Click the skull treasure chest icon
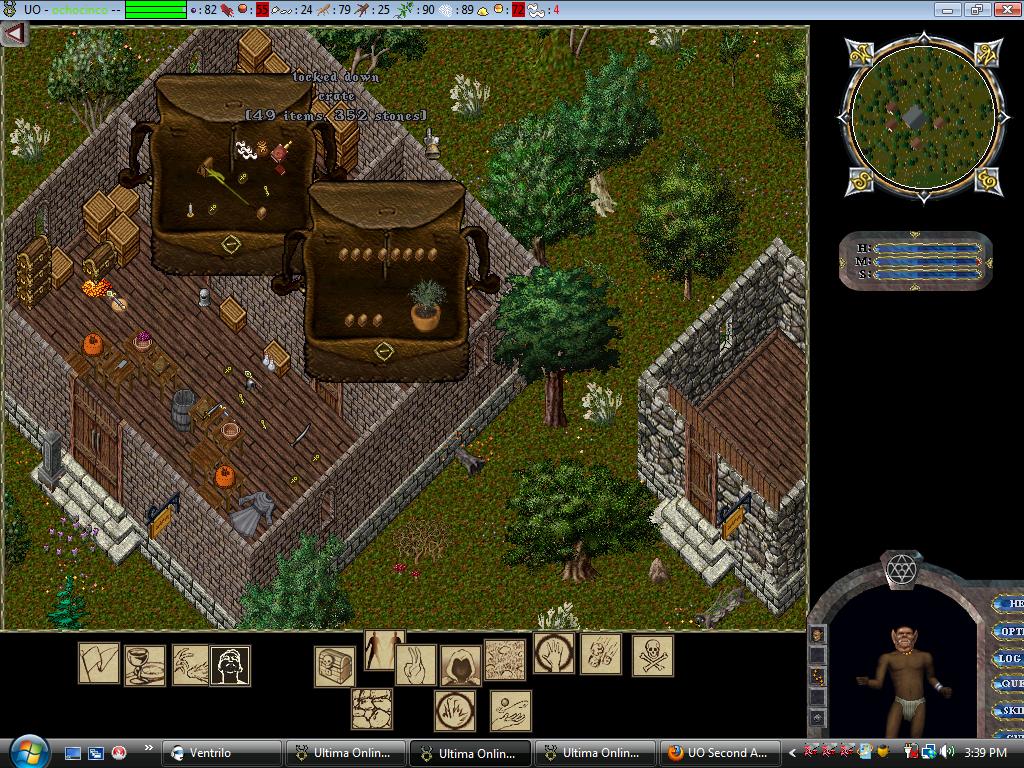Image resolution: width=1024 pixels, height=768 pixels. click(x=335, y=666)
